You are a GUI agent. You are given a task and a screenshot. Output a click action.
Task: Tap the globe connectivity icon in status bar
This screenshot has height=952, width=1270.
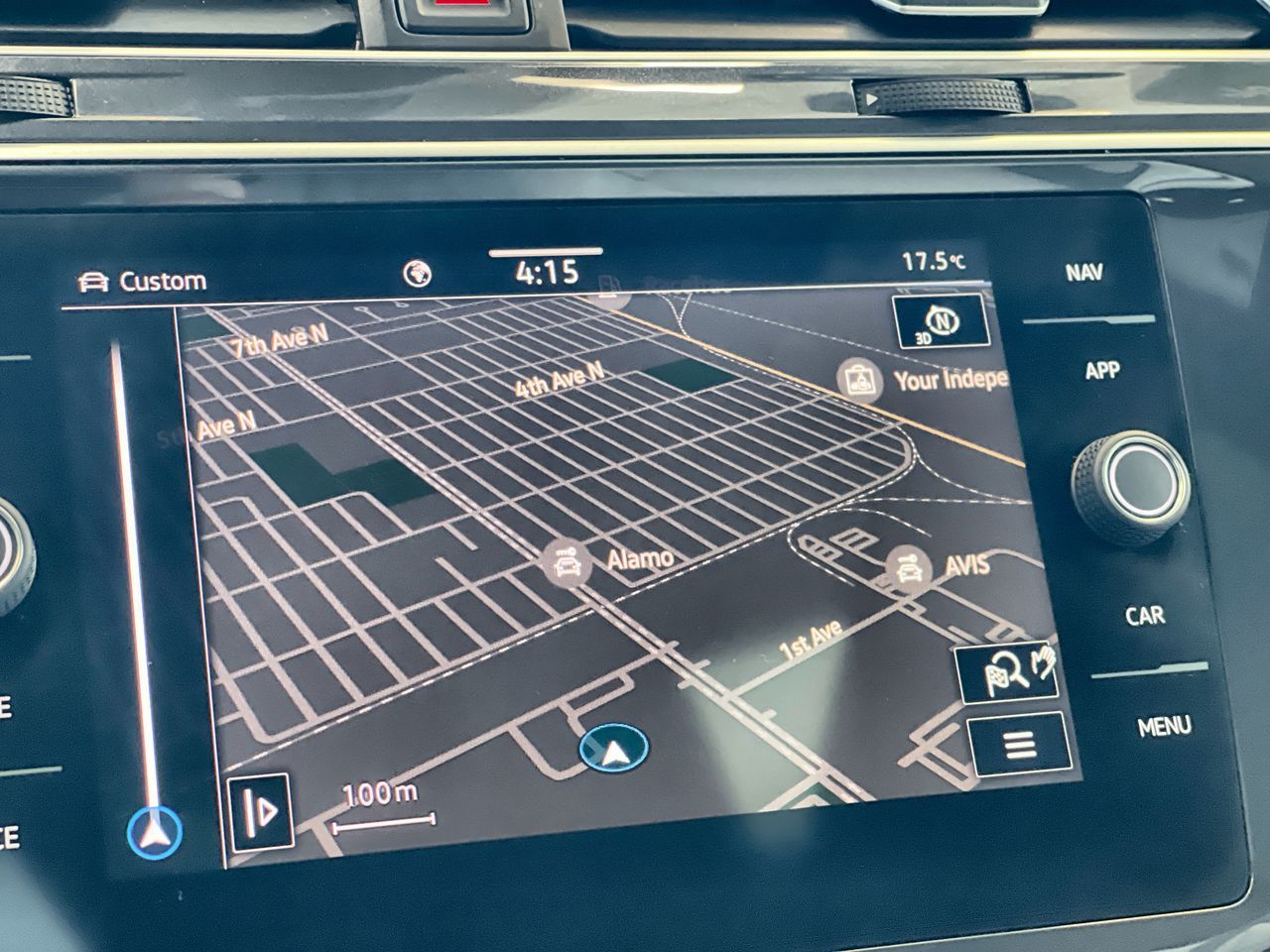[x=417, y=272]
